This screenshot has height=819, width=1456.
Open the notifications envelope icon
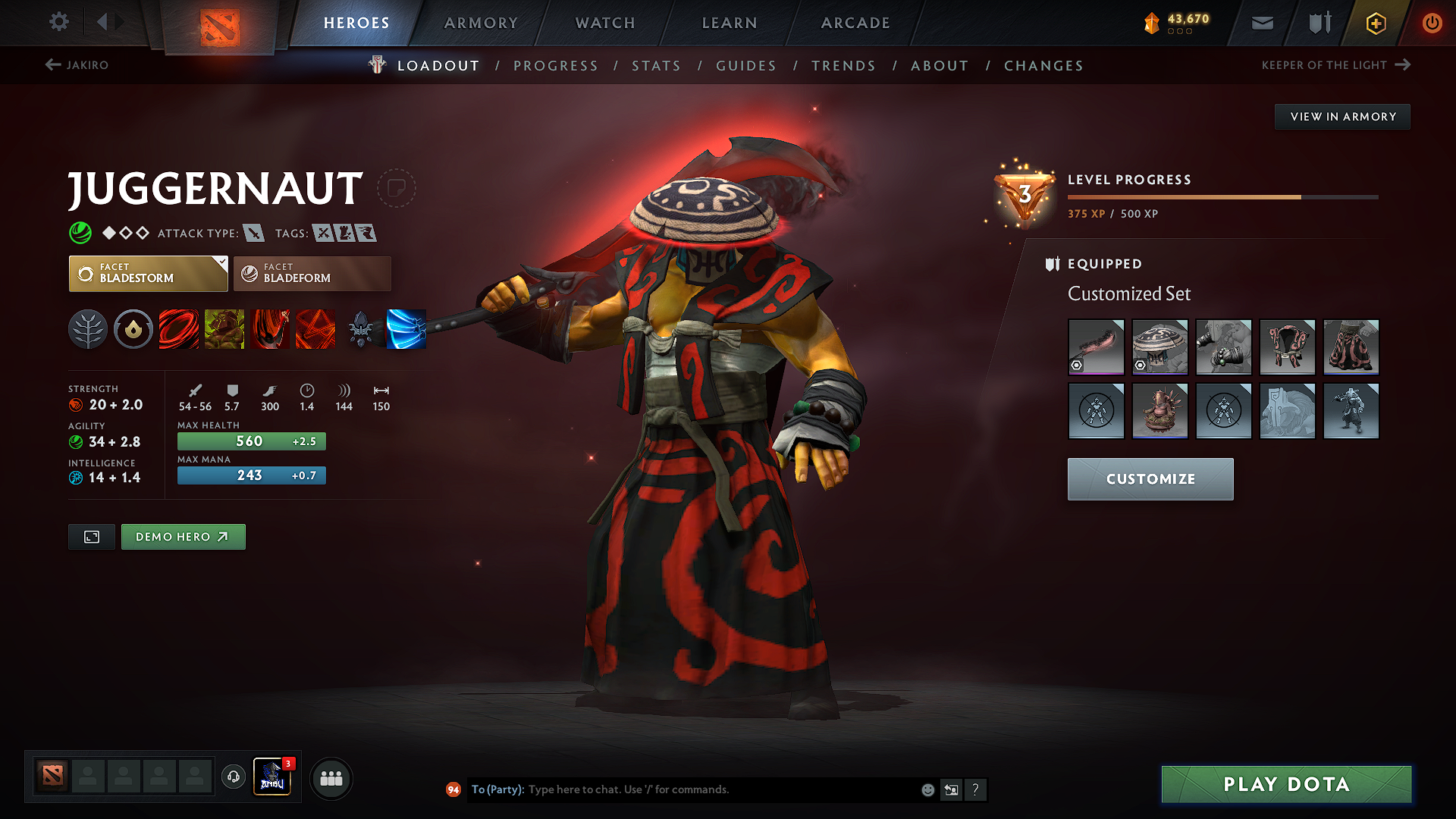1262,23
